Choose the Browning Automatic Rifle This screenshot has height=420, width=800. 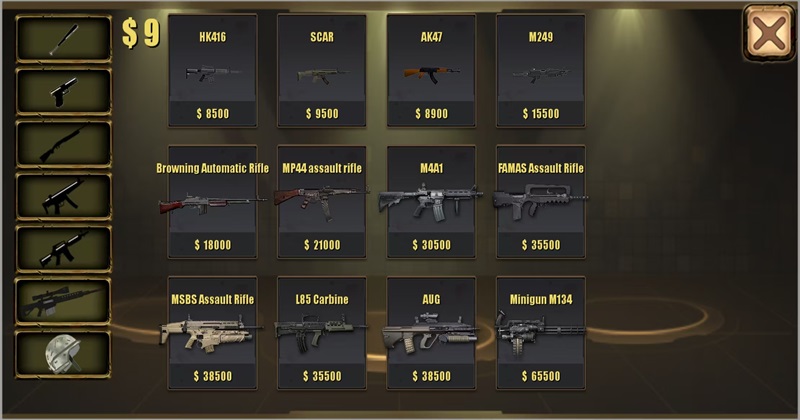tap(212, 203)
